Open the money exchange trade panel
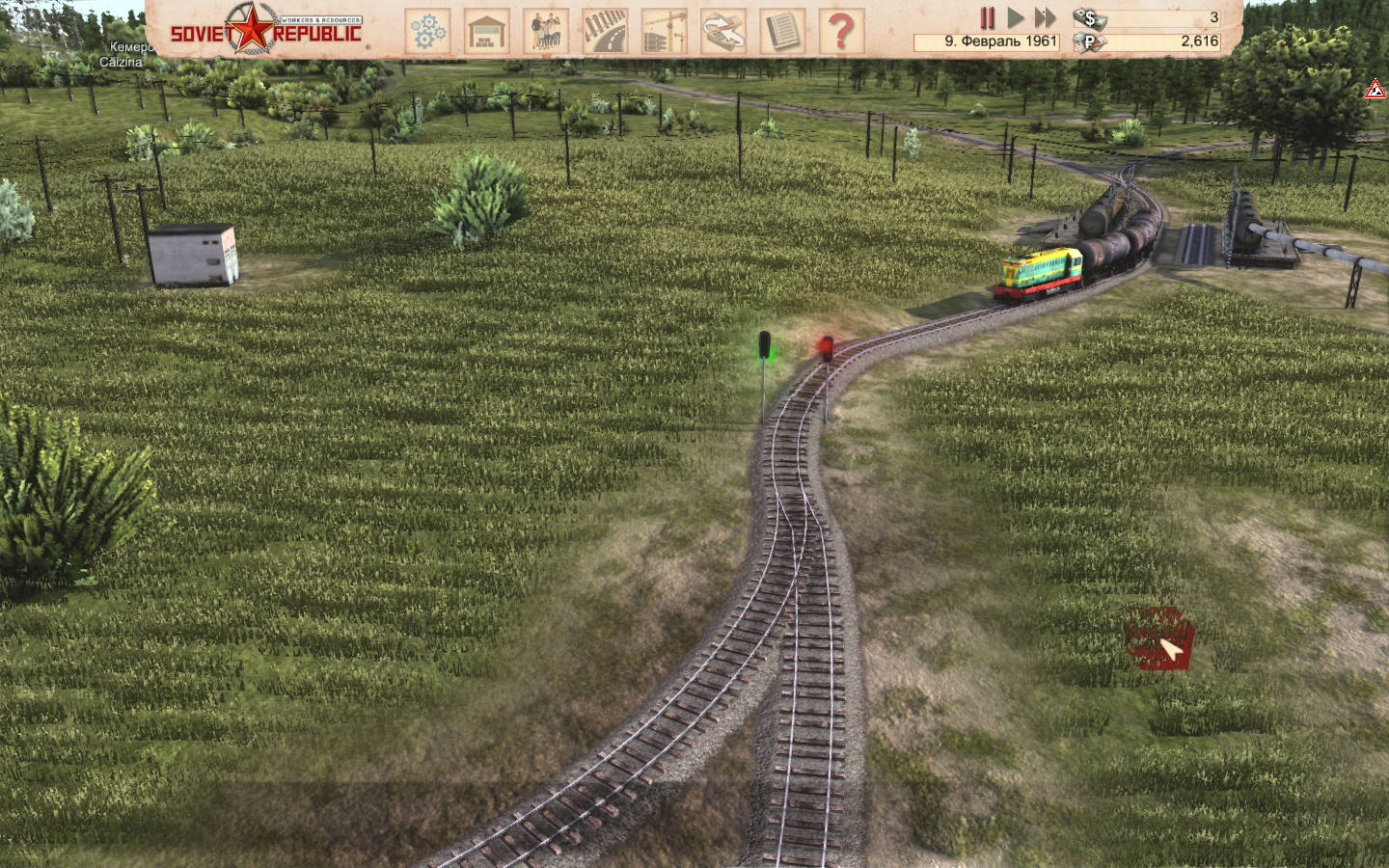 (x=722, y=31)
